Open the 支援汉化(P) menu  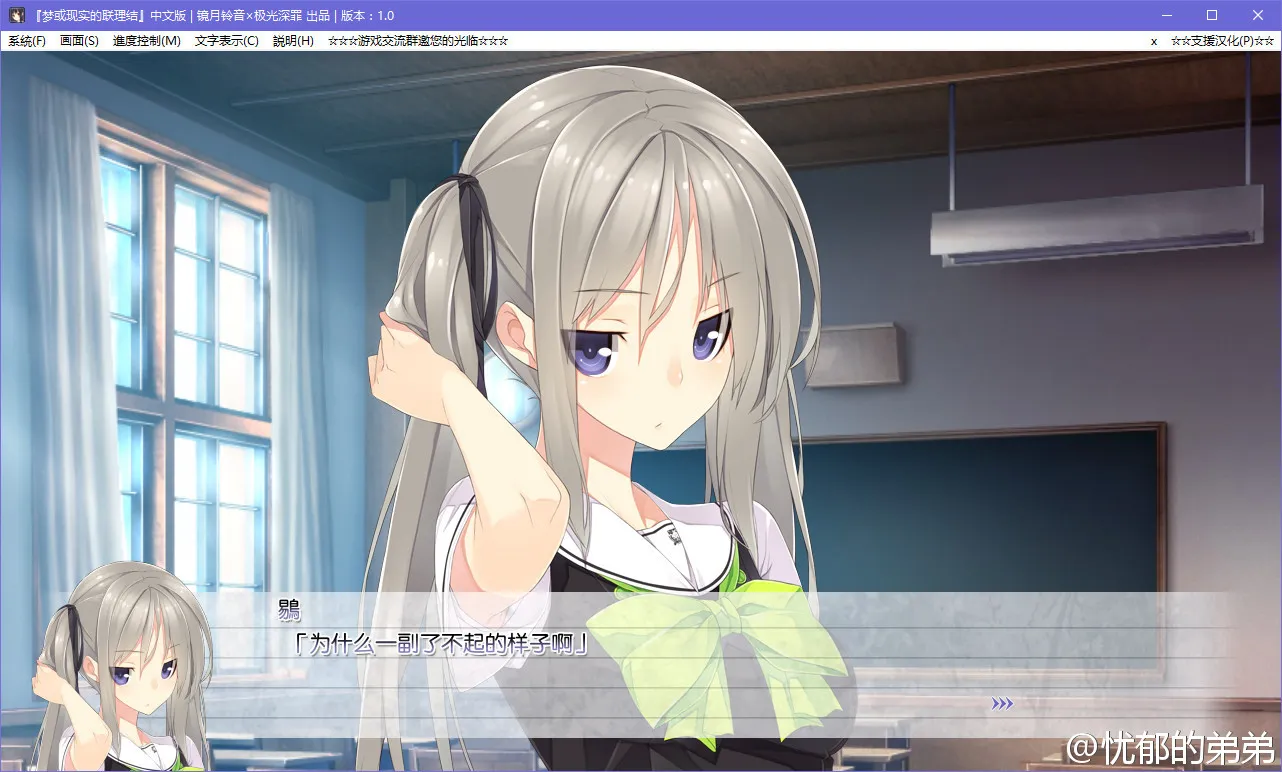point(1222,41)
